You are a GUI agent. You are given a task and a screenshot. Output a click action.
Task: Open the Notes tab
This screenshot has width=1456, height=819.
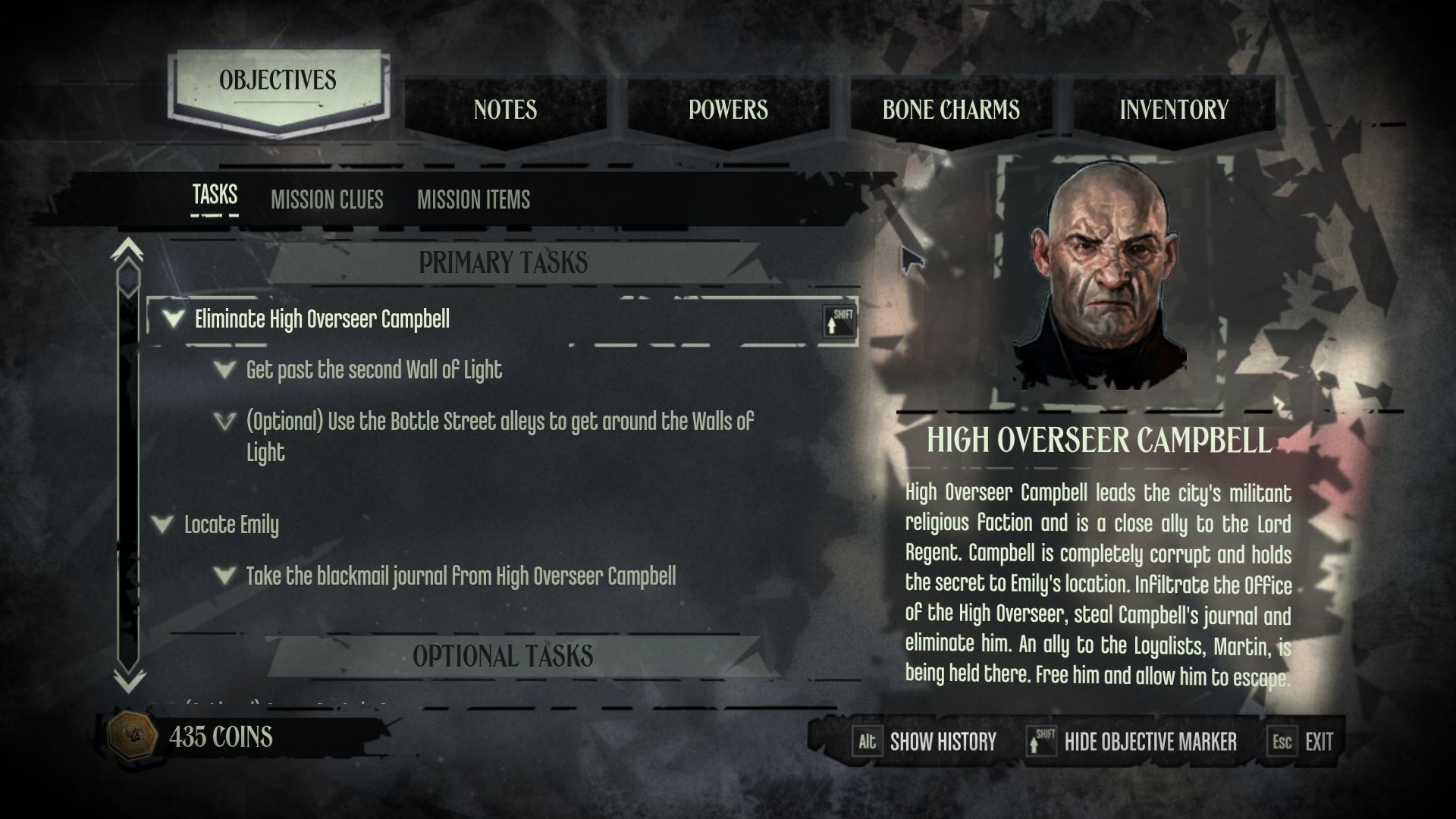pyautogui.click(x=505, y=110)
